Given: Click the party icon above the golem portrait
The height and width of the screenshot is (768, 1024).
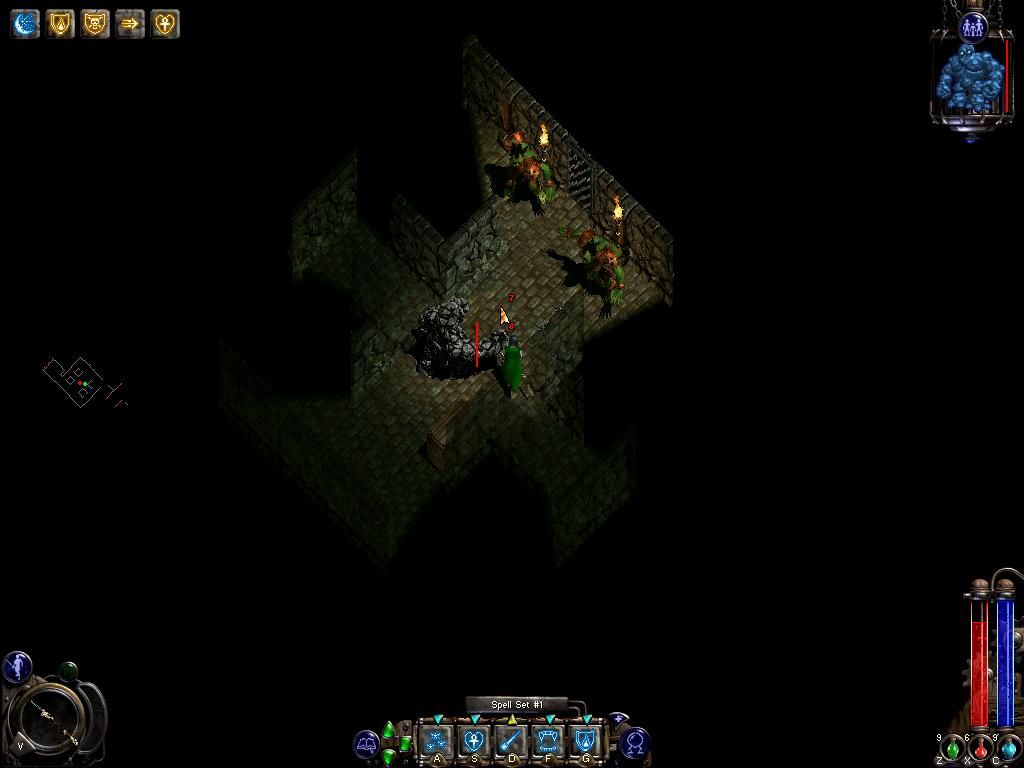Looking at the screenshot, I should 972,27.
